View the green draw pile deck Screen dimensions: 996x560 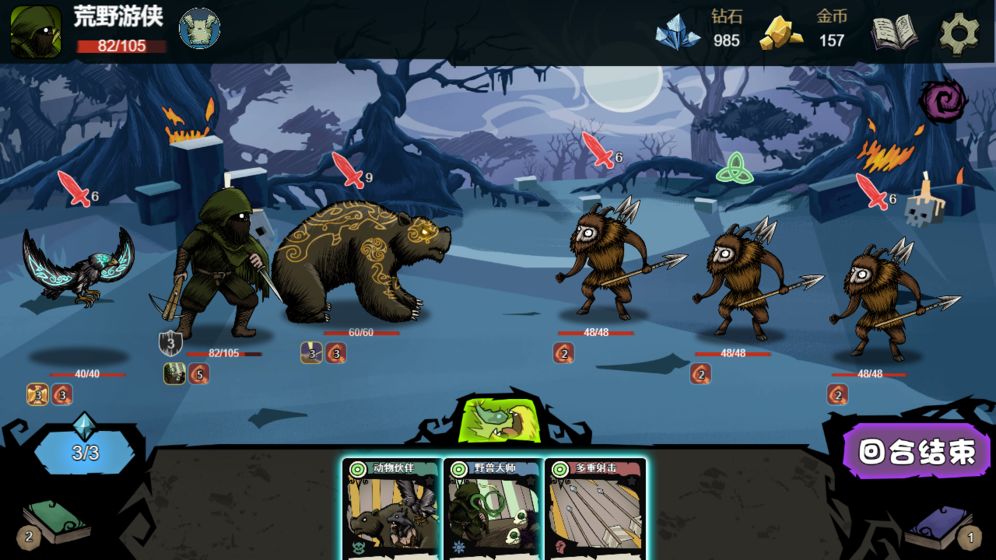(54, 522)
